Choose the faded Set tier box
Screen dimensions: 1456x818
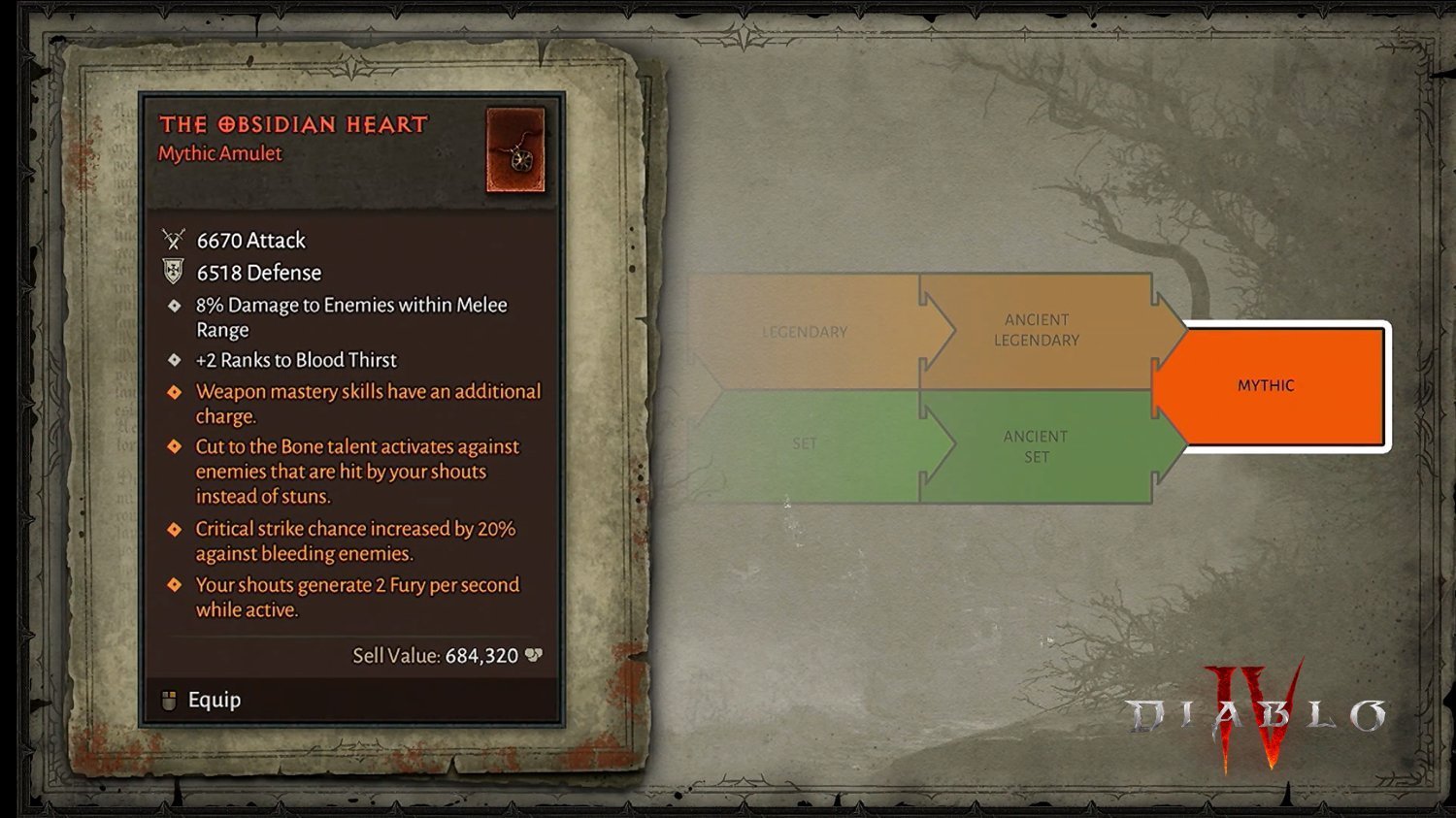point(805,444)
